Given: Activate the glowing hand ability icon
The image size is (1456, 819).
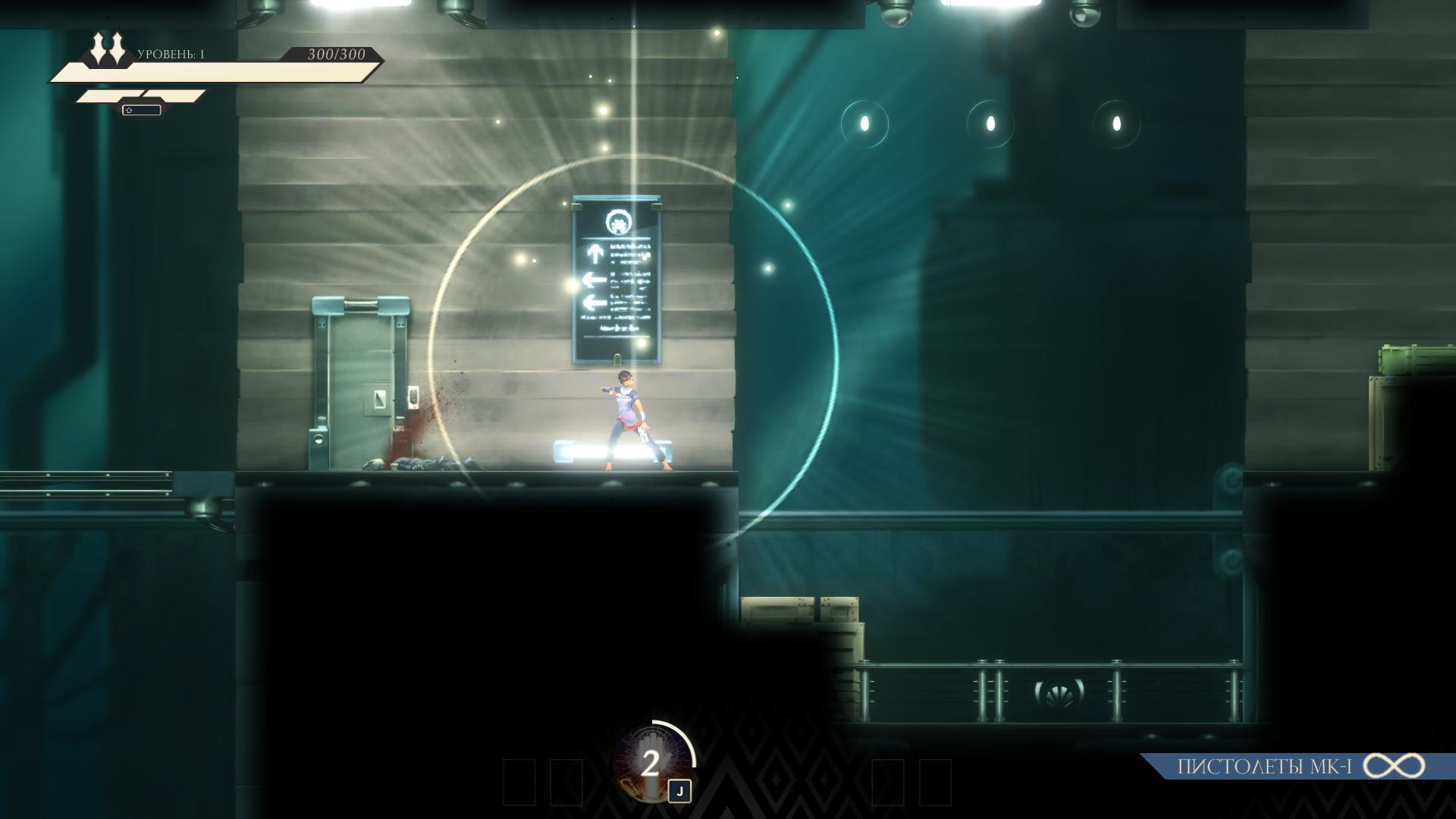Looking at the screenshot, I should [x=651, y=763].
